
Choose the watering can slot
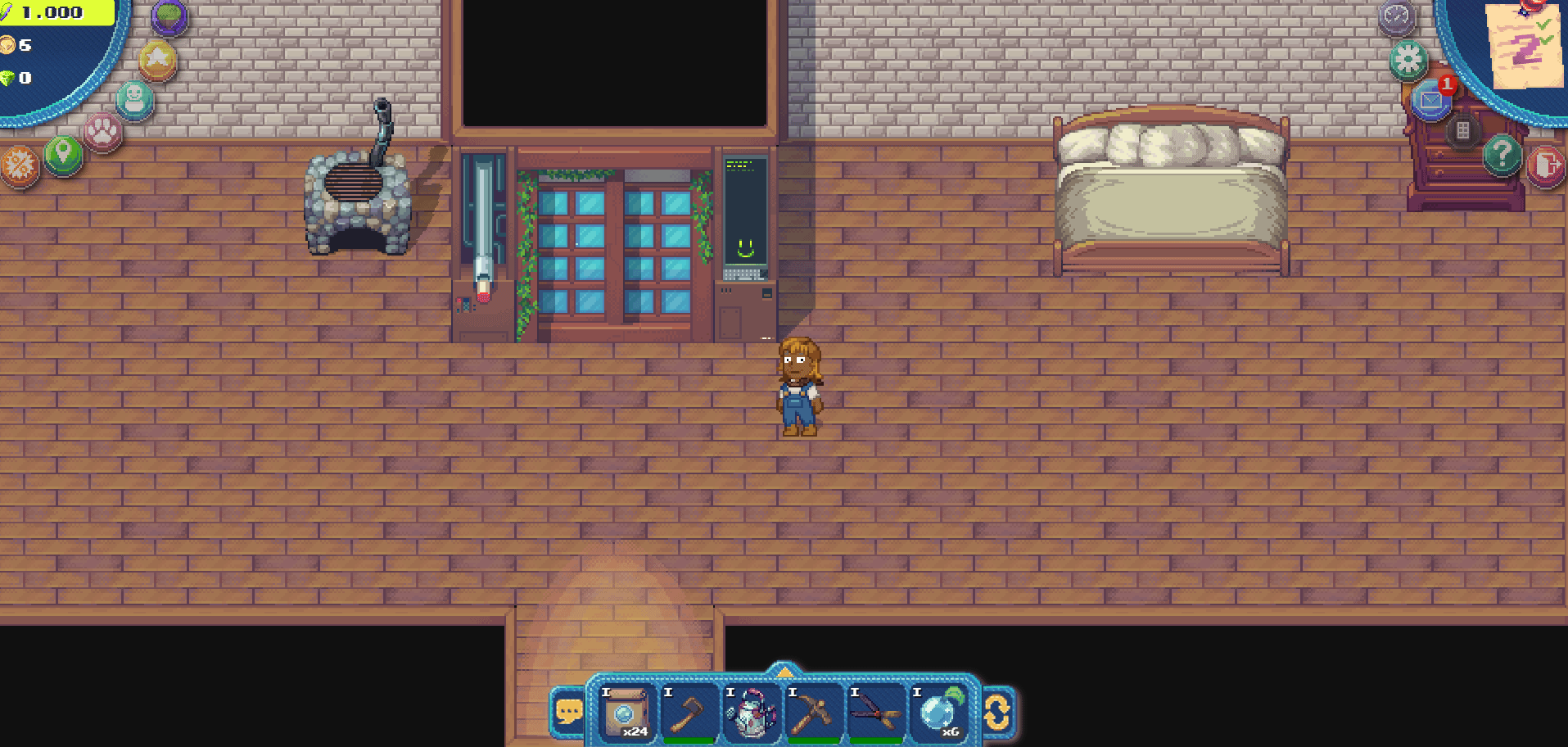751,711
